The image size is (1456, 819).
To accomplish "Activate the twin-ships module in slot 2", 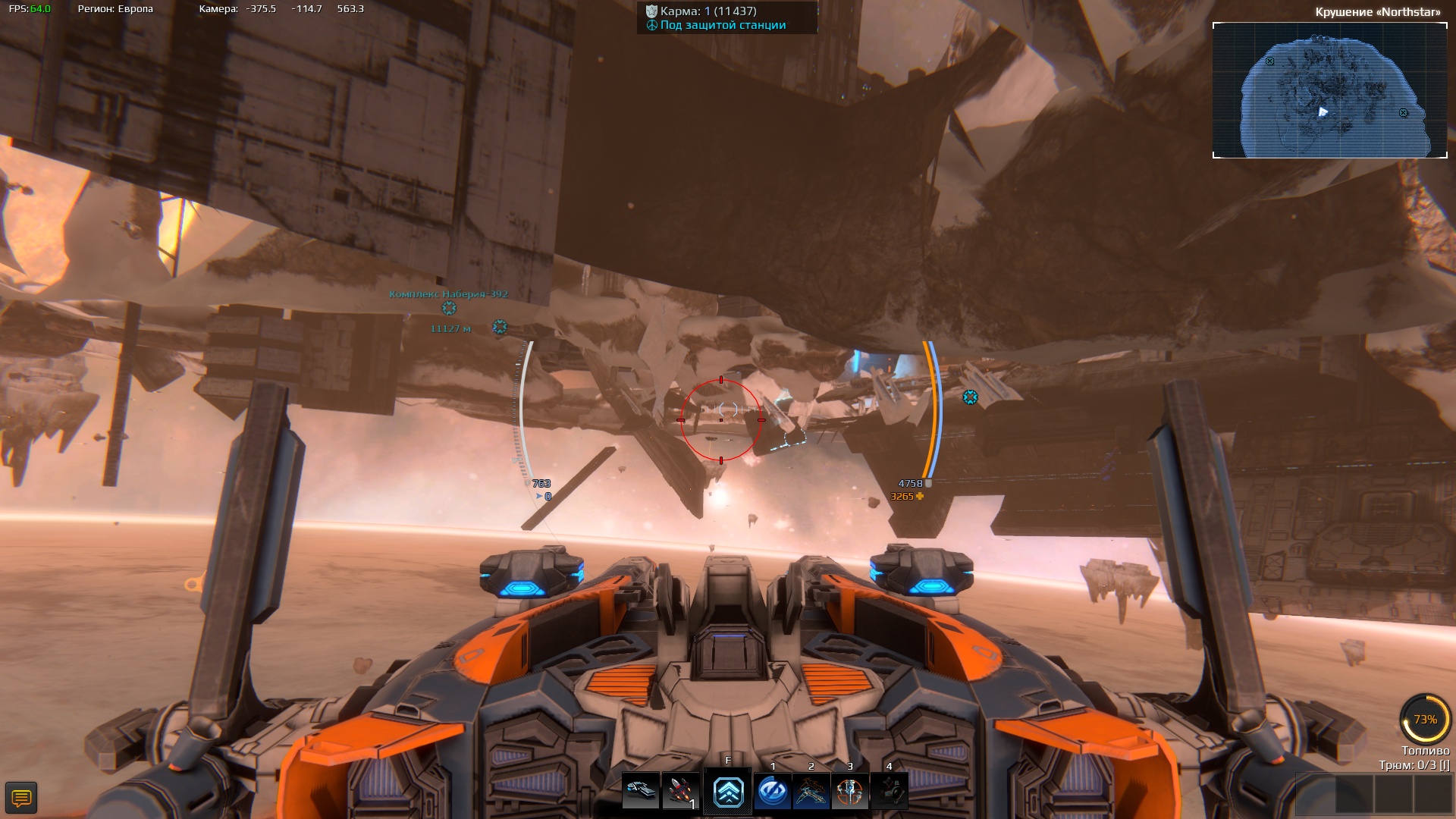I will tap(811, 792).
